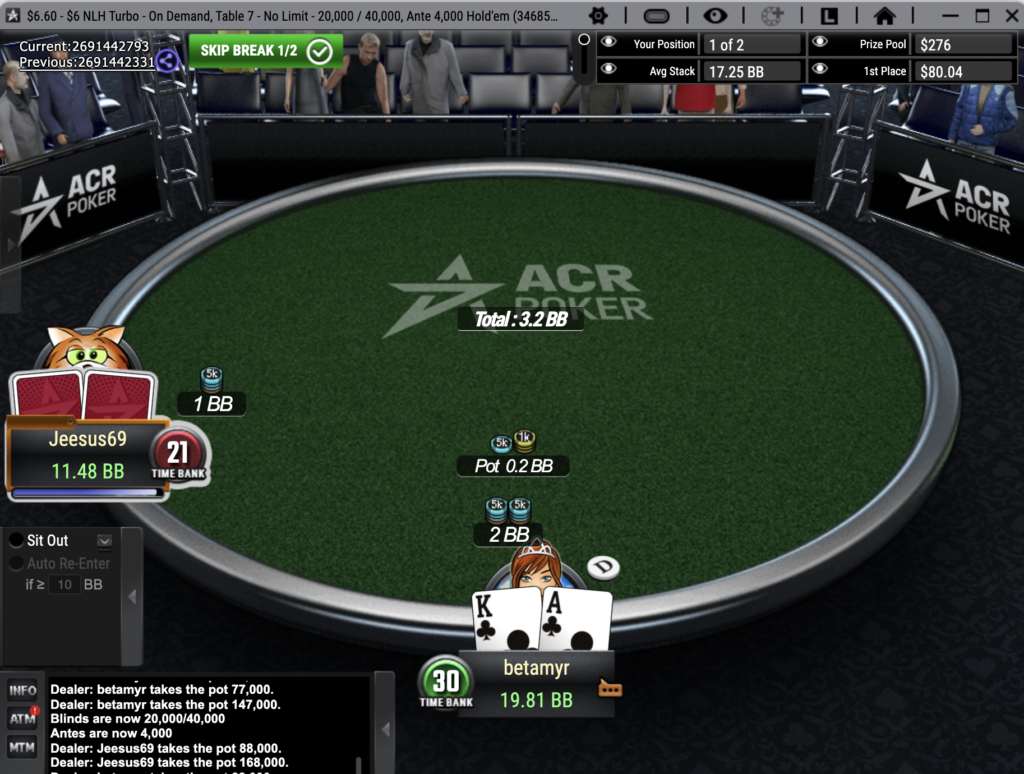
Task: Hide the Avg Stack stat
Action: (609, 71)
